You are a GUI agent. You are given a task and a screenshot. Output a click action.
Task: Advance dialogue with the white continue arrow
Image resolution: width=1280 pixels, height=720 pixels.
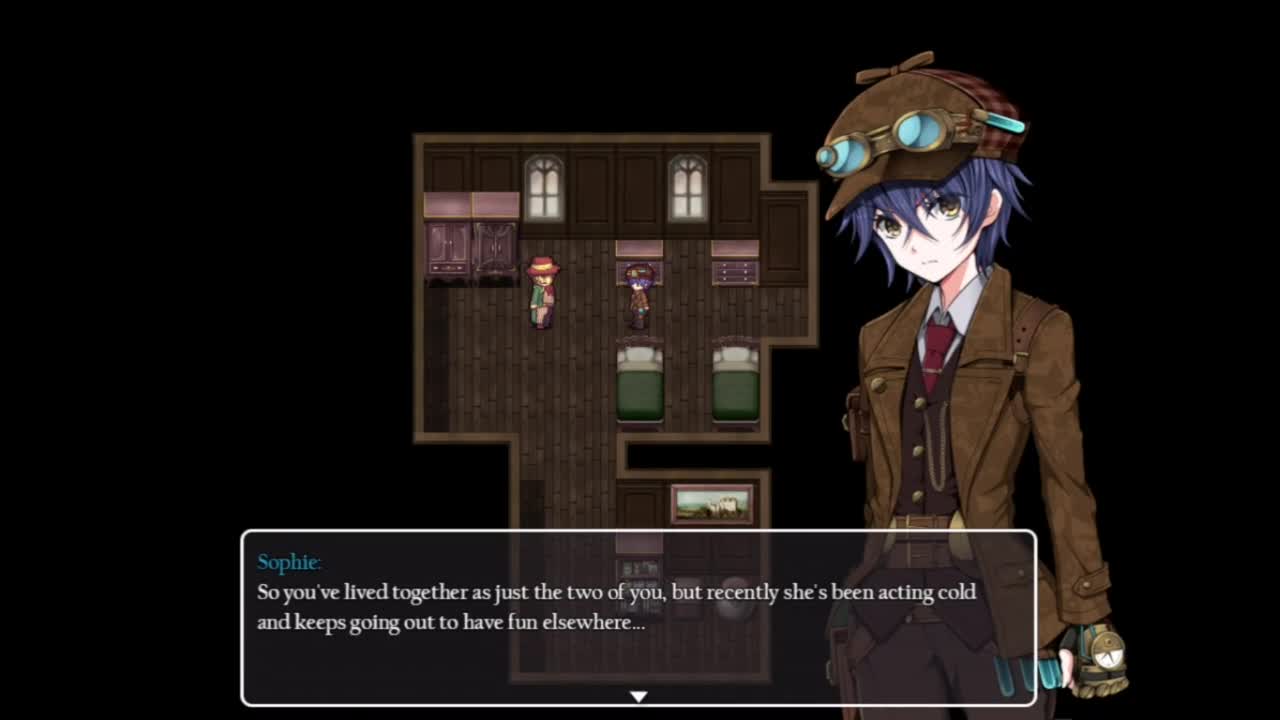(x=638, y=696)
